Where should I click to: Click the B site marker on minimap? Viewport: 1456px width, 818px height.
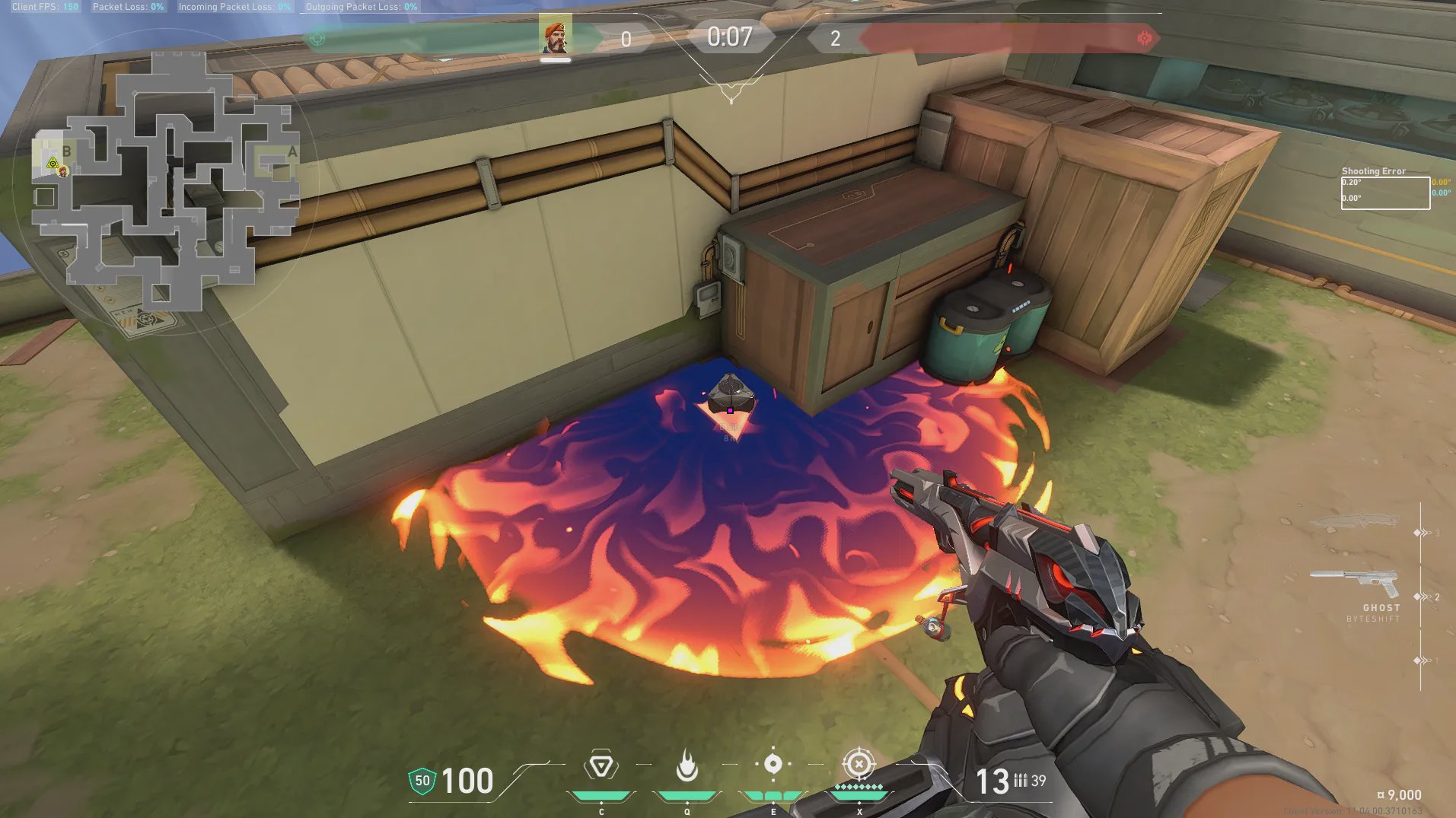click(x=67, y=151)
